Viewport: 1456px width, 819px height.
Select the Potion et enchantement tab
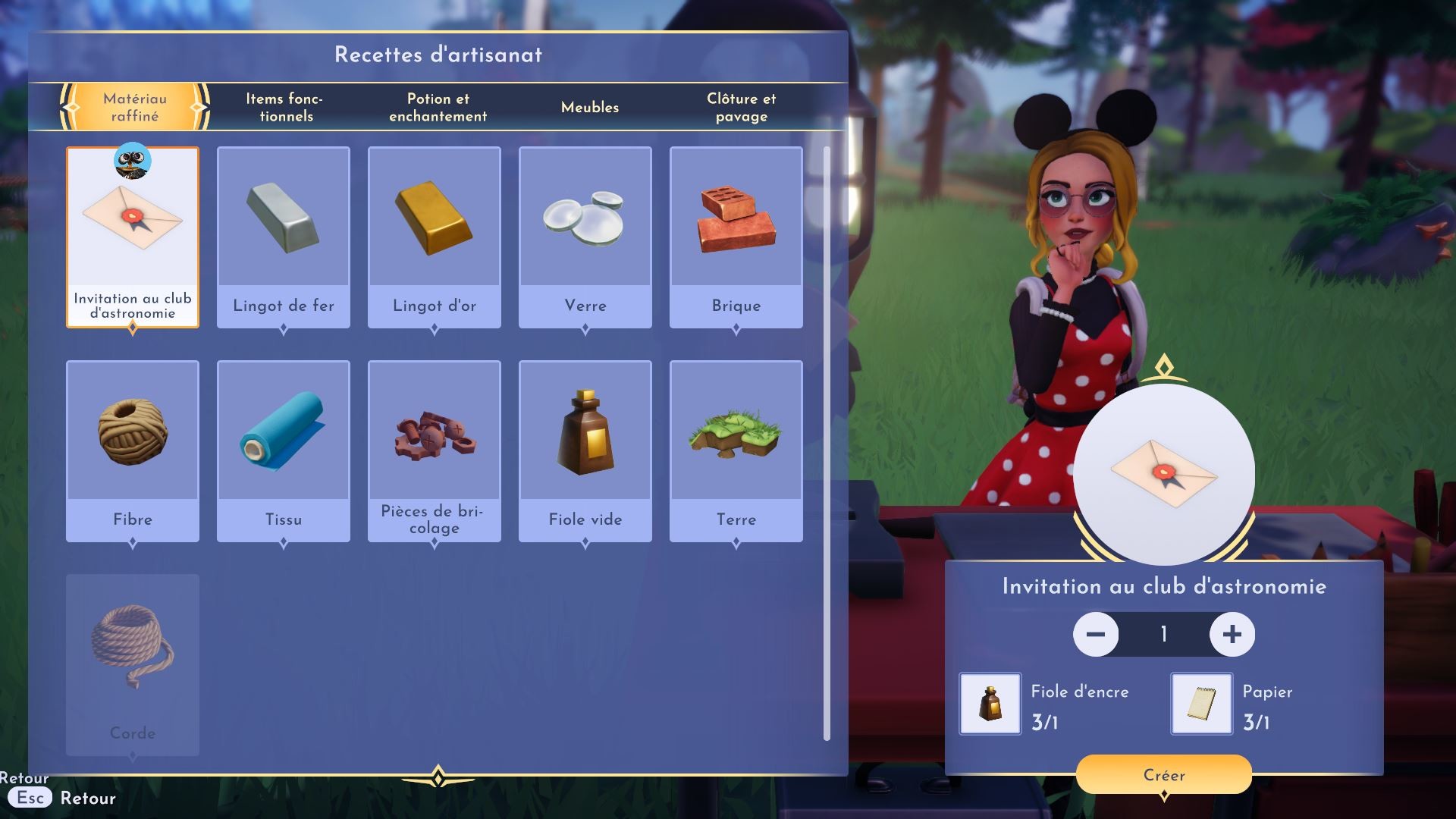pyautogui.click(x=438, y=107)
